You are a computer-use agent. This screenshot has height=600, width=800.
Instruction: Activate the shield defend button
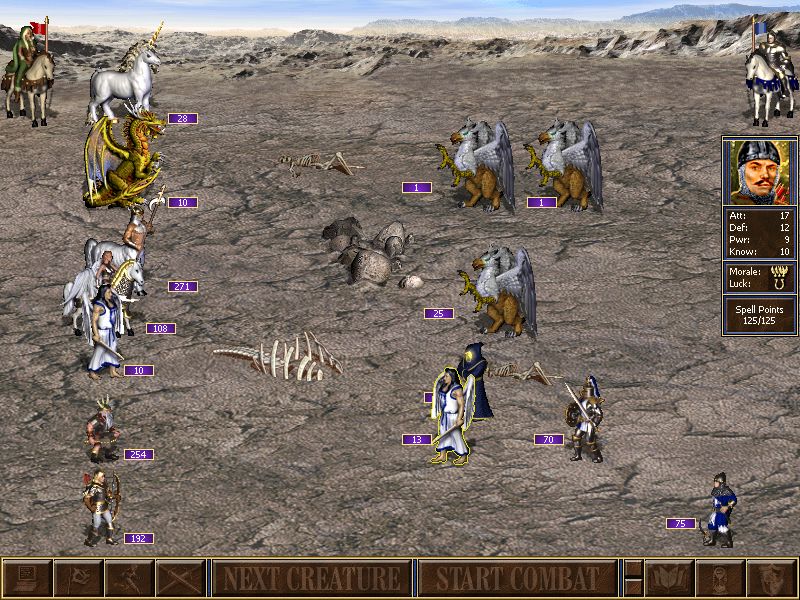click(x=770, y=578)
